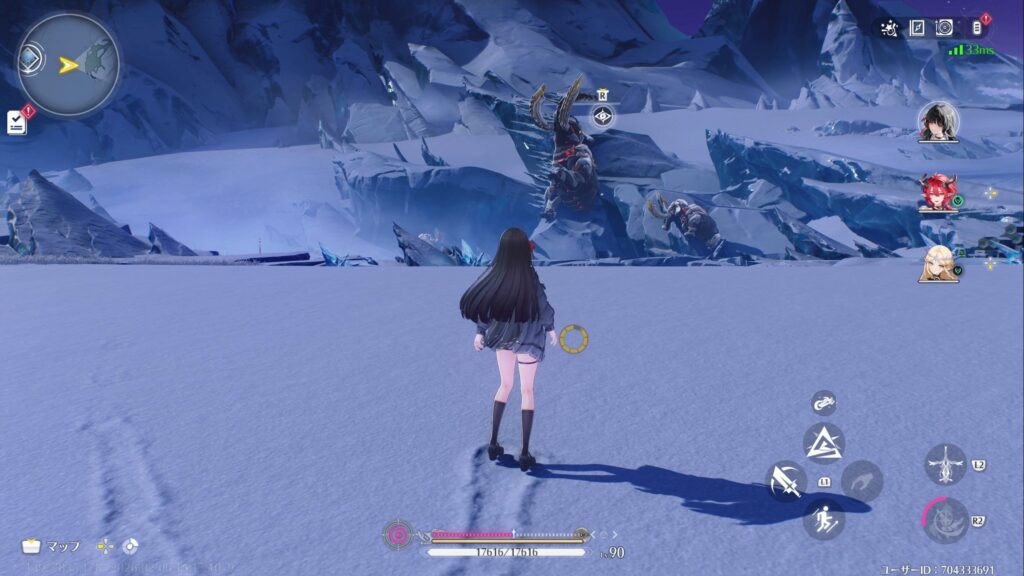1024x576 pixels.
Task: Summon the motorcycle vehicle
Action: click(824, 402)
